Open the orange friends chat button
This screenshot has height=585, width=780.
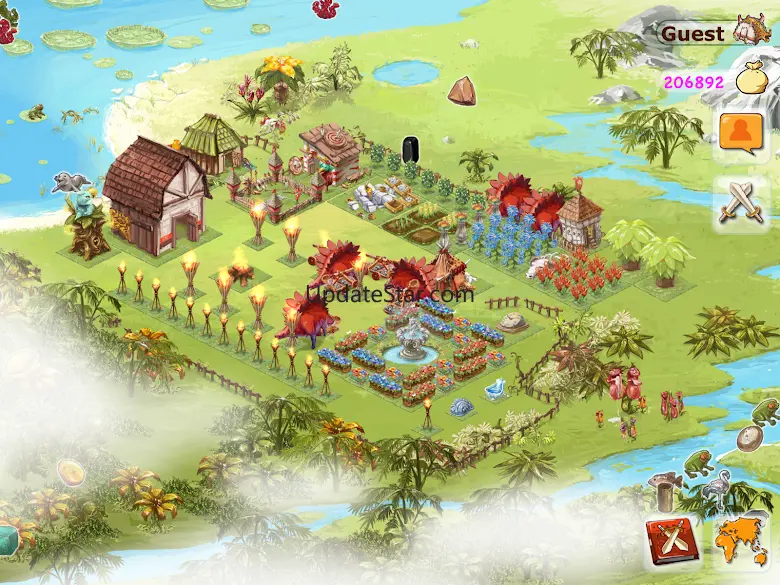pyautogui.click(x=742, y=133)
